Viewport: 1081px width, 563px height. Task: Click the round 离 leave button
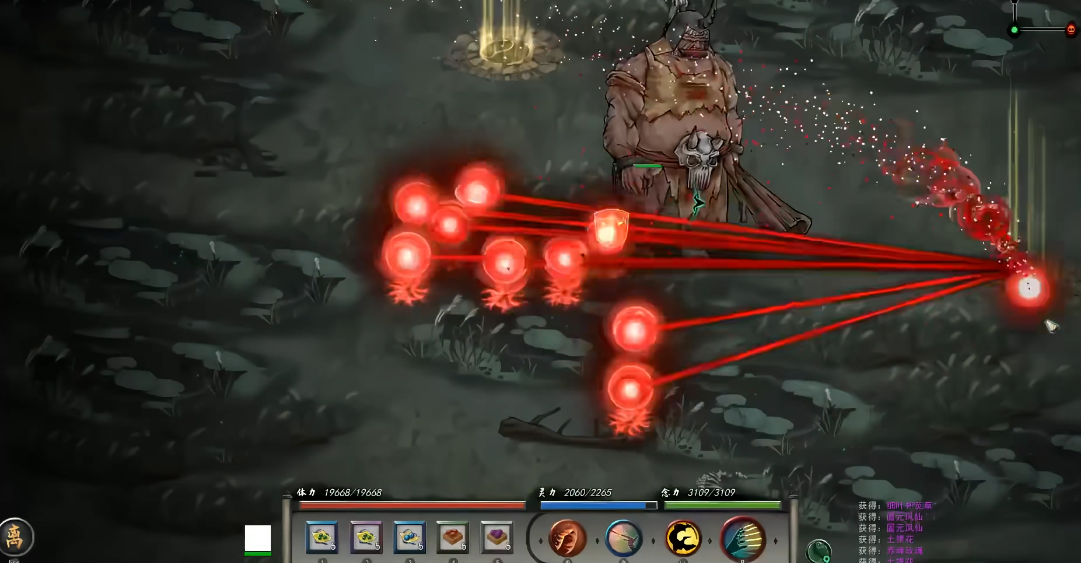pyautogui.click(x=15, y=537)
